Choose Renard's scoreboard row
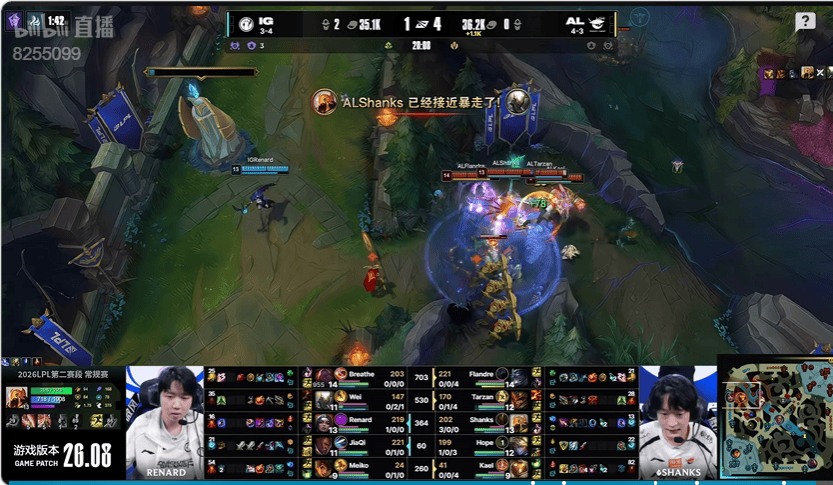833x485 pixels. [359, 421]
